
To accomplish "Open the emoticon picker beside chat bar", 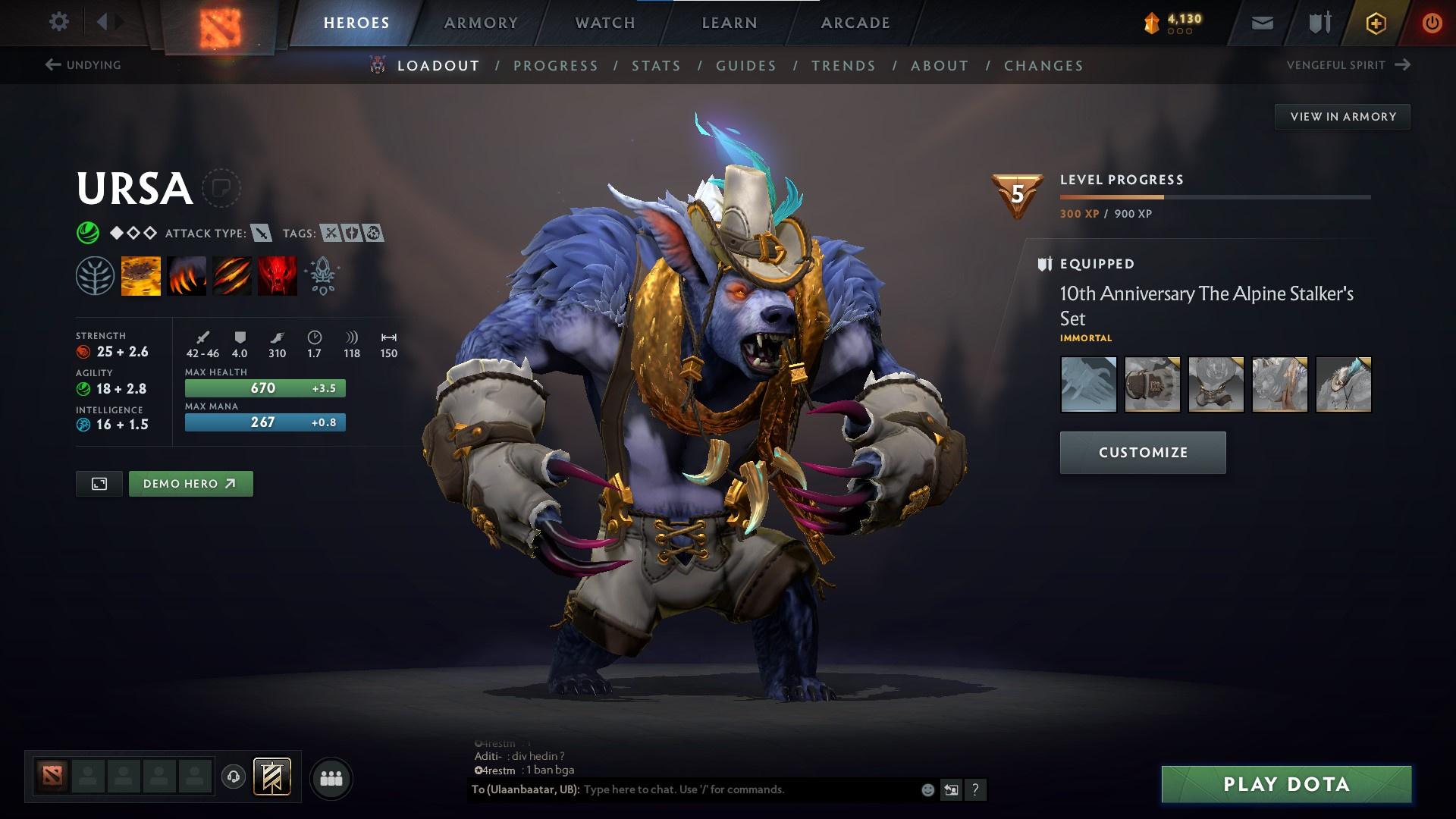I will click(927, 789).
